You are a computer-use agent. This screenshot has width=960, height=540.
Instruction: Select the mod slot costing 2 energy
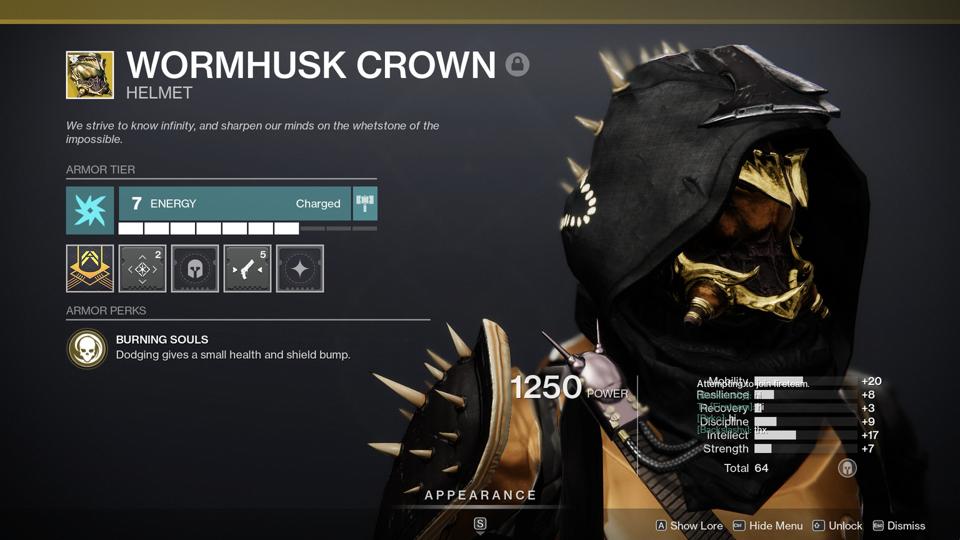click(142, 268)
